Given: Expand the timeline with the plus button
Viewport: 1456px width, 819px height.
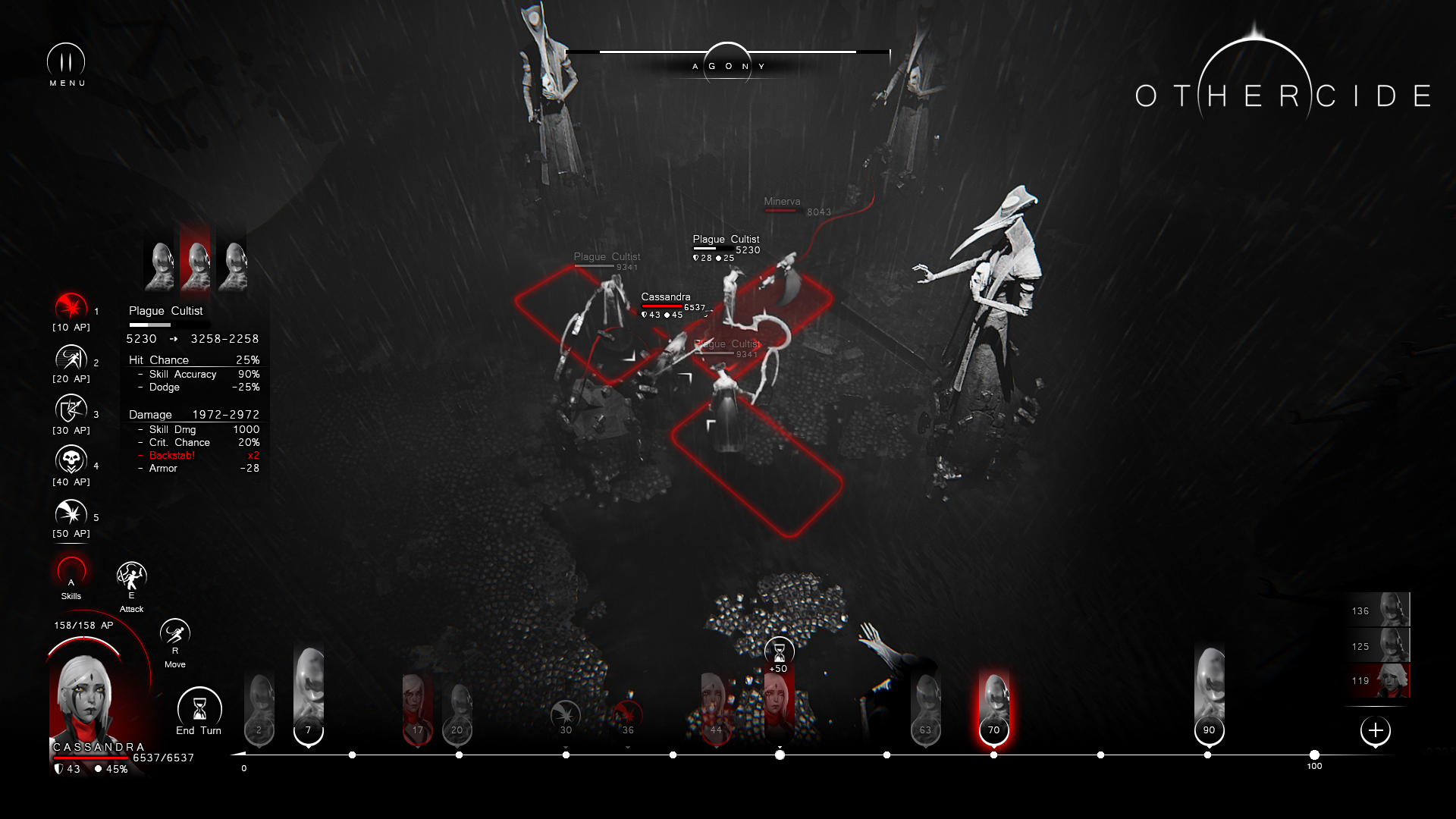Looking at the screenshot, I should pos(1376,731).
